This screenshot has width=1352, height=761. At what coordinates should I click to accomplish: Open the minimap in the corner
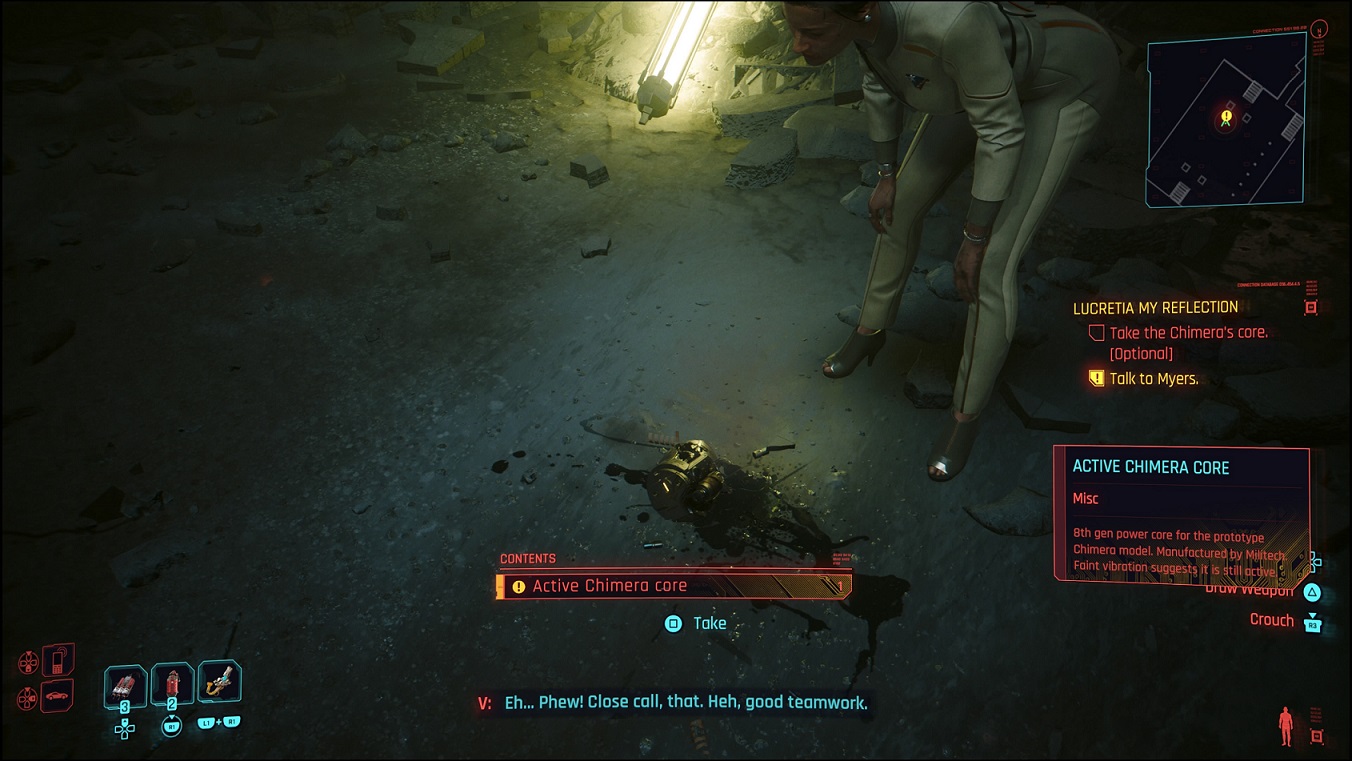[1226, 122]
